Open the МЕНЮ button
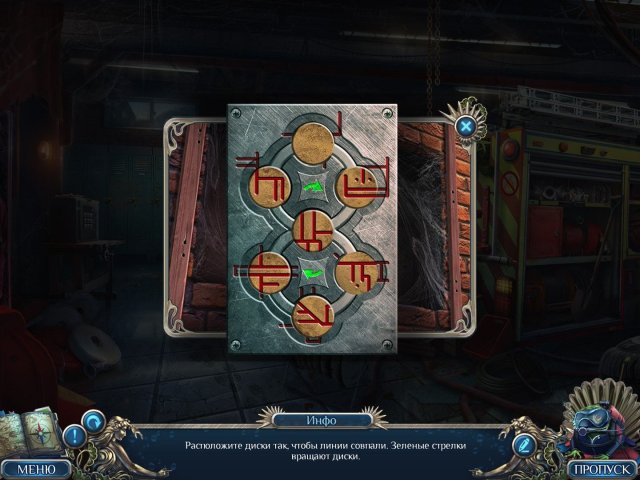Viewport: 640px width, 480px height. [x=36, y=467]
